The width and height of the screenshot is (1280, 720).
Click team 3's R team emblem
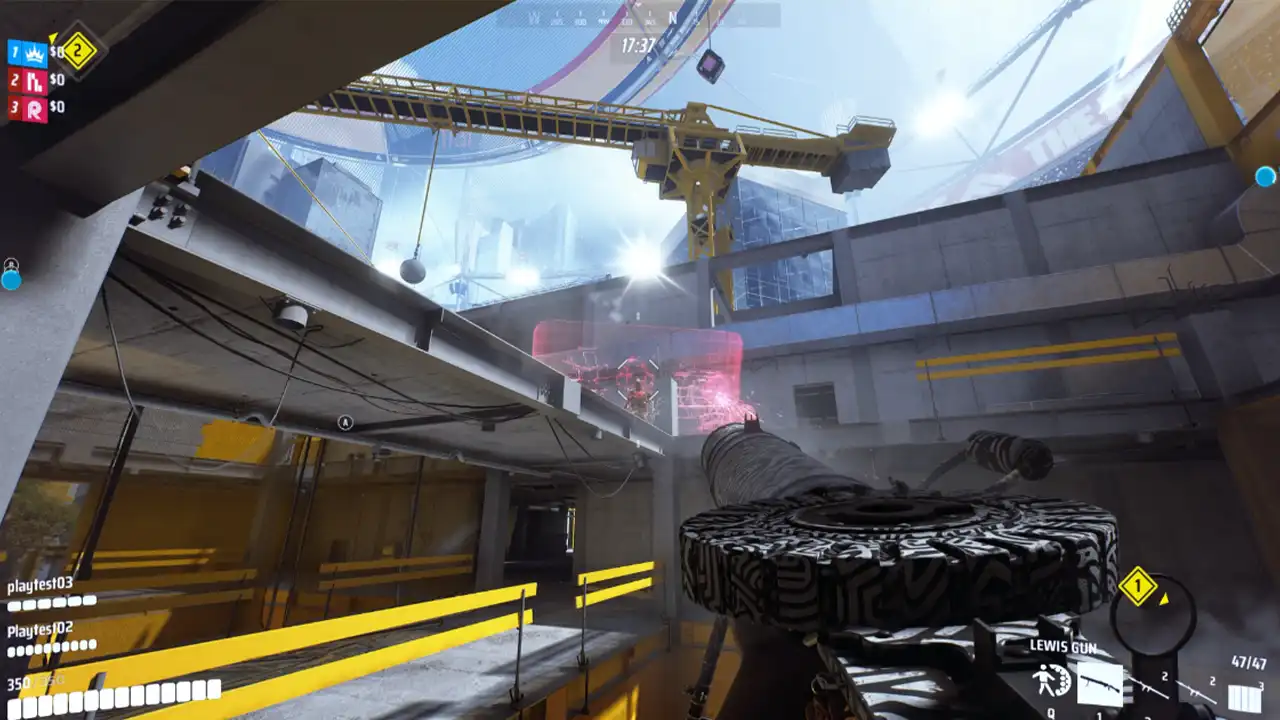coord(37,105)
